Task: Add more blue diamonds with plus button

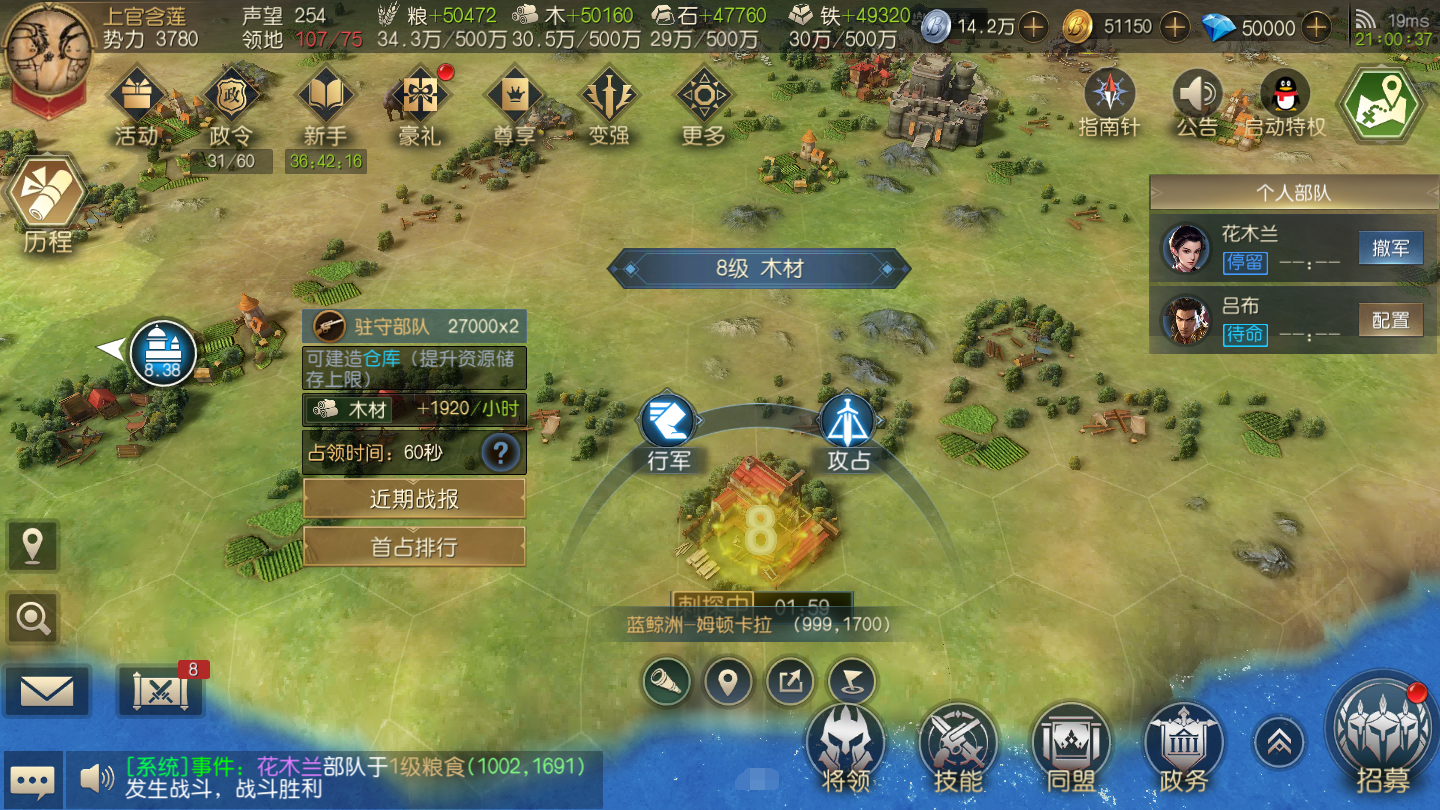Action: tap(1318, 27)
